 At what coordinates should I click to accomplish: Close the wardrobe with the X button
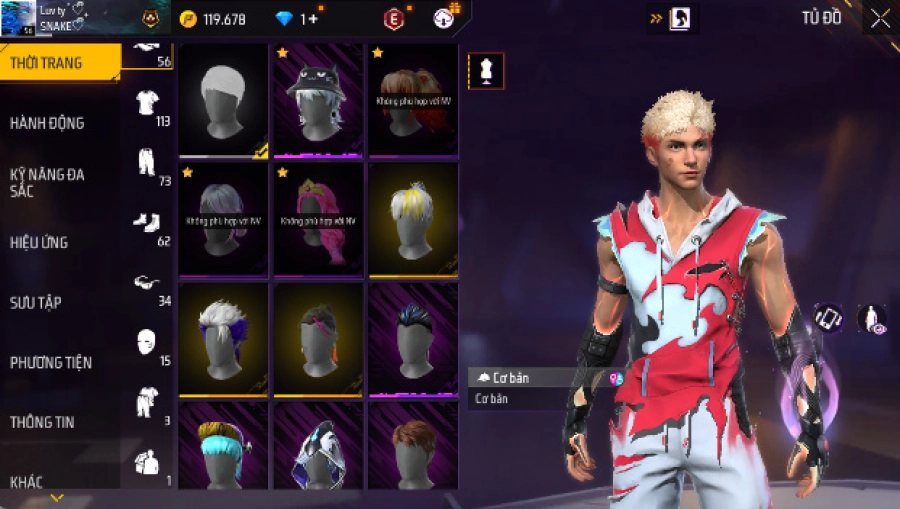point(879,18)
